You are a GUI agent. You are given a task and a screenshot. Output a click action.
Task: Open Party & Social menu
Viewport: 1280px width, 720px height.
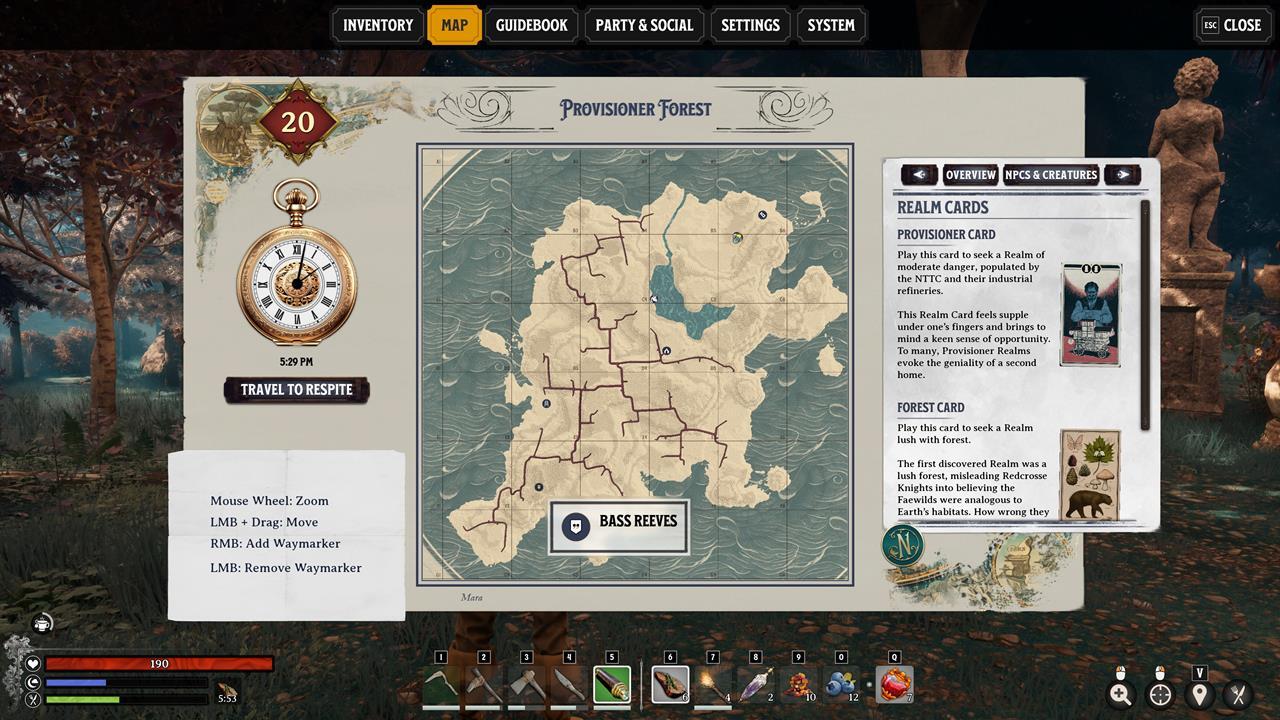tap(644, 25)
